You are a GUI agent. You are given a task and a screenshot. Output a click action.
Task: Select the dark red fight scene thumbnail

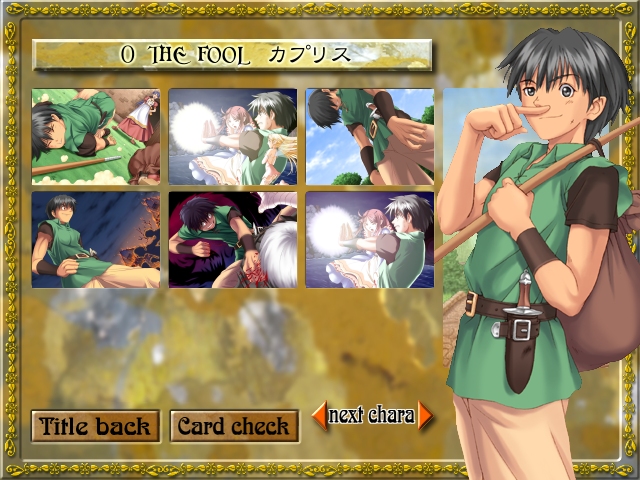pyautogui.click(x=233, y=240)
